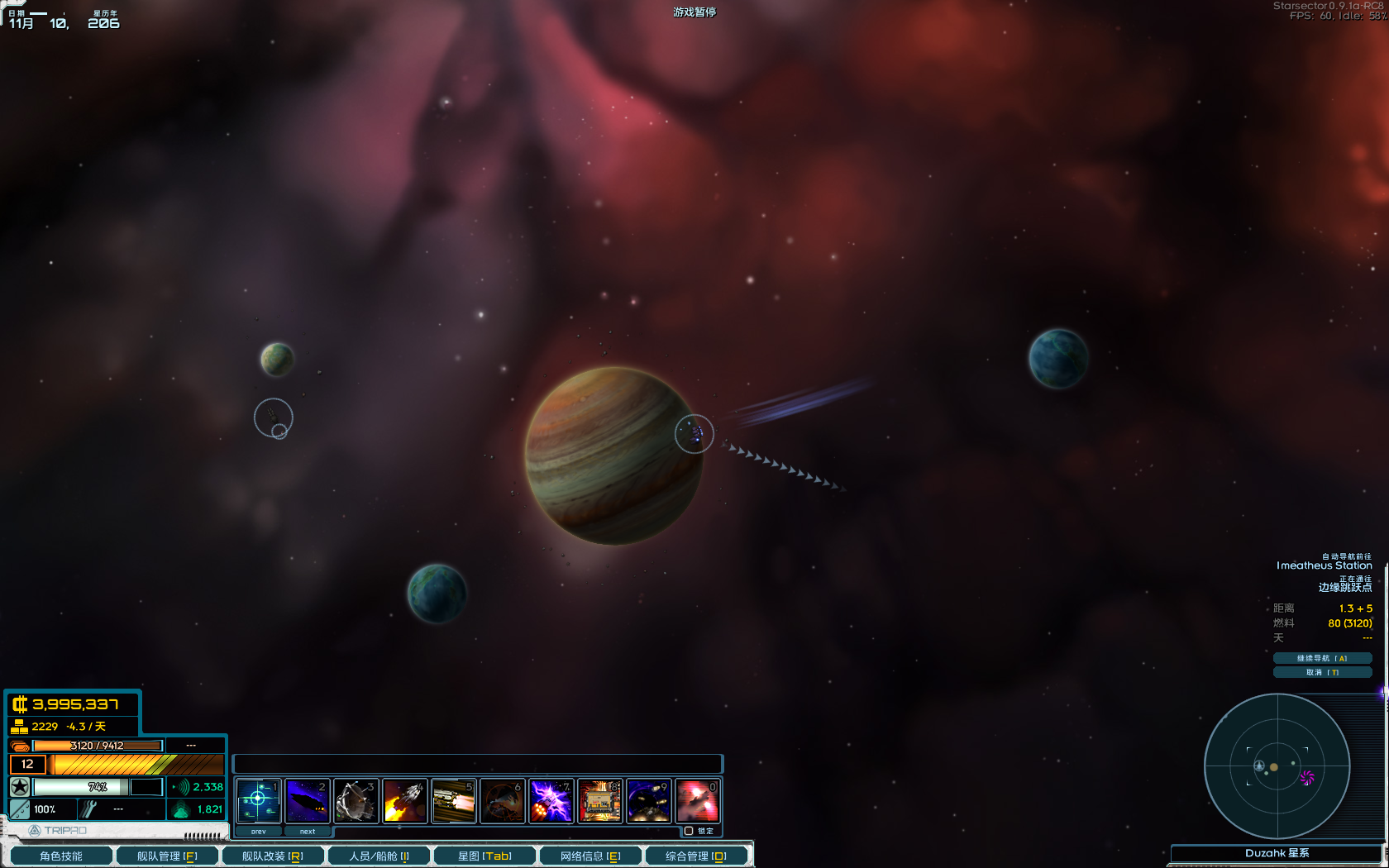The image size is (1389, 868).
Task: Cancel the course with 取消
Action: [1322, 672]
